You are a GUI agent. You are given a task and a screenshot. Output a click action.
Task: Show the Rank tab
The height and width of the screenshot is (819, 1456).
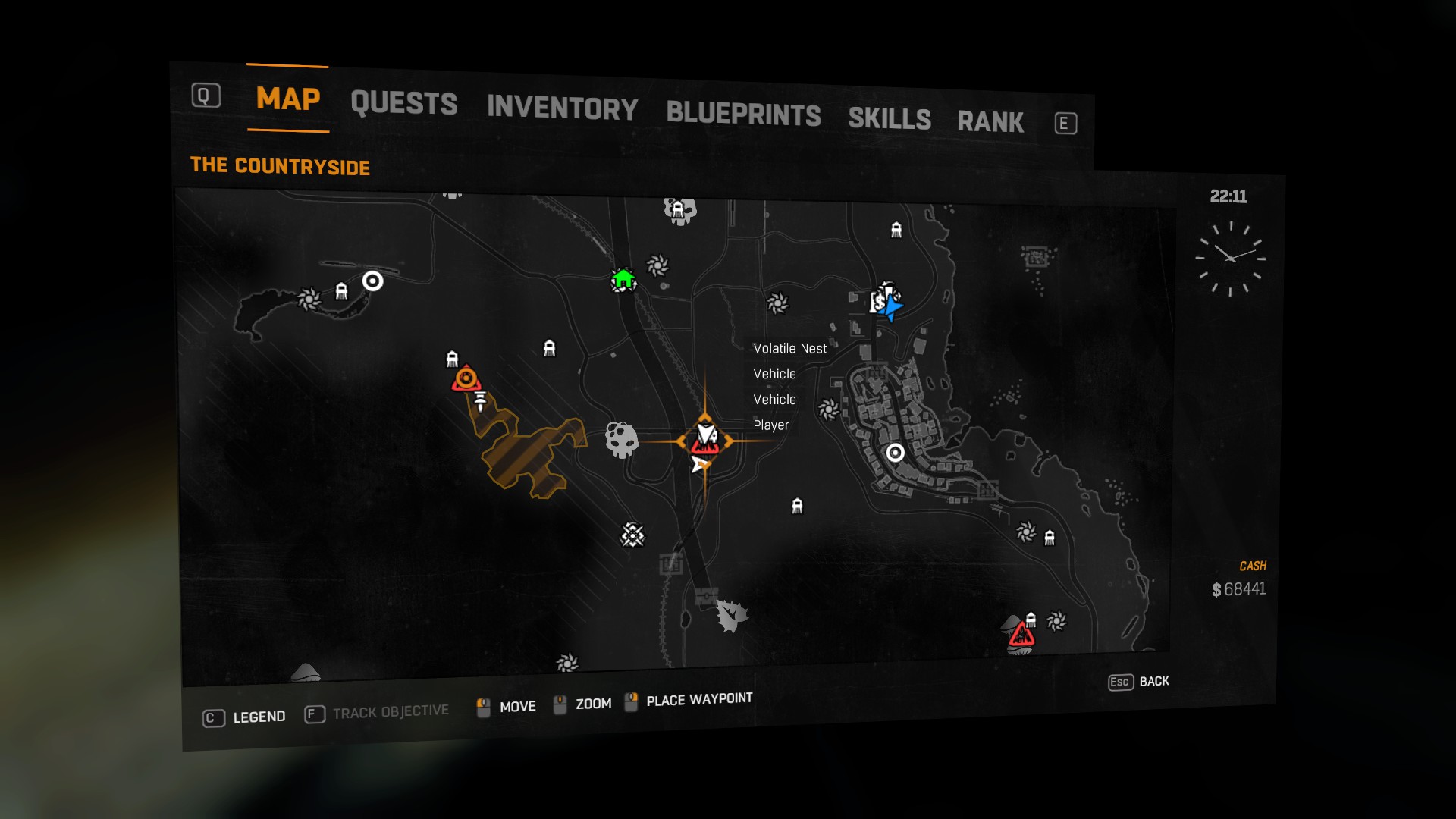click(x=990, y=122)
